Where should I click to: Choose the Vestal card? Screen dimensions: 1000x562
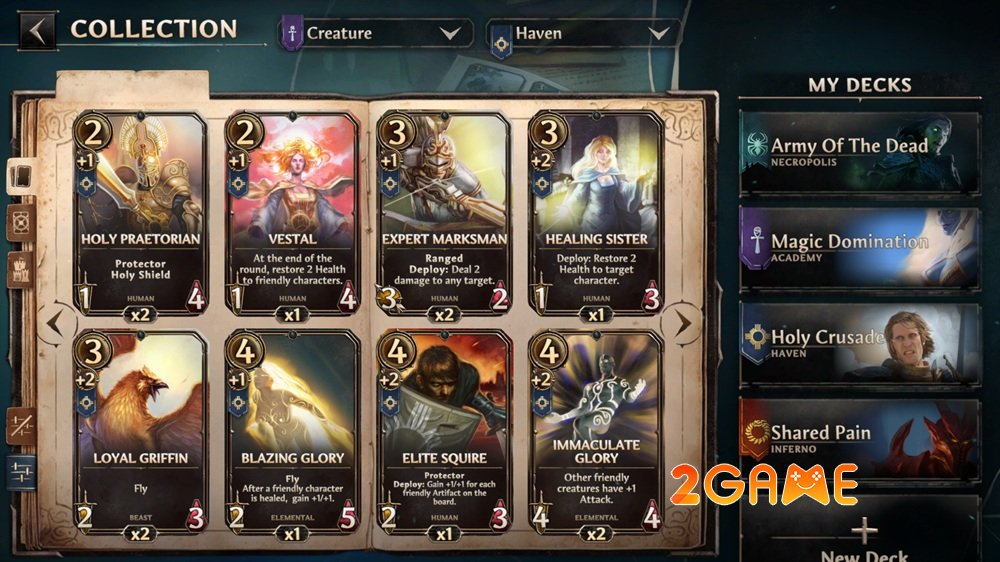click(291, 212)
